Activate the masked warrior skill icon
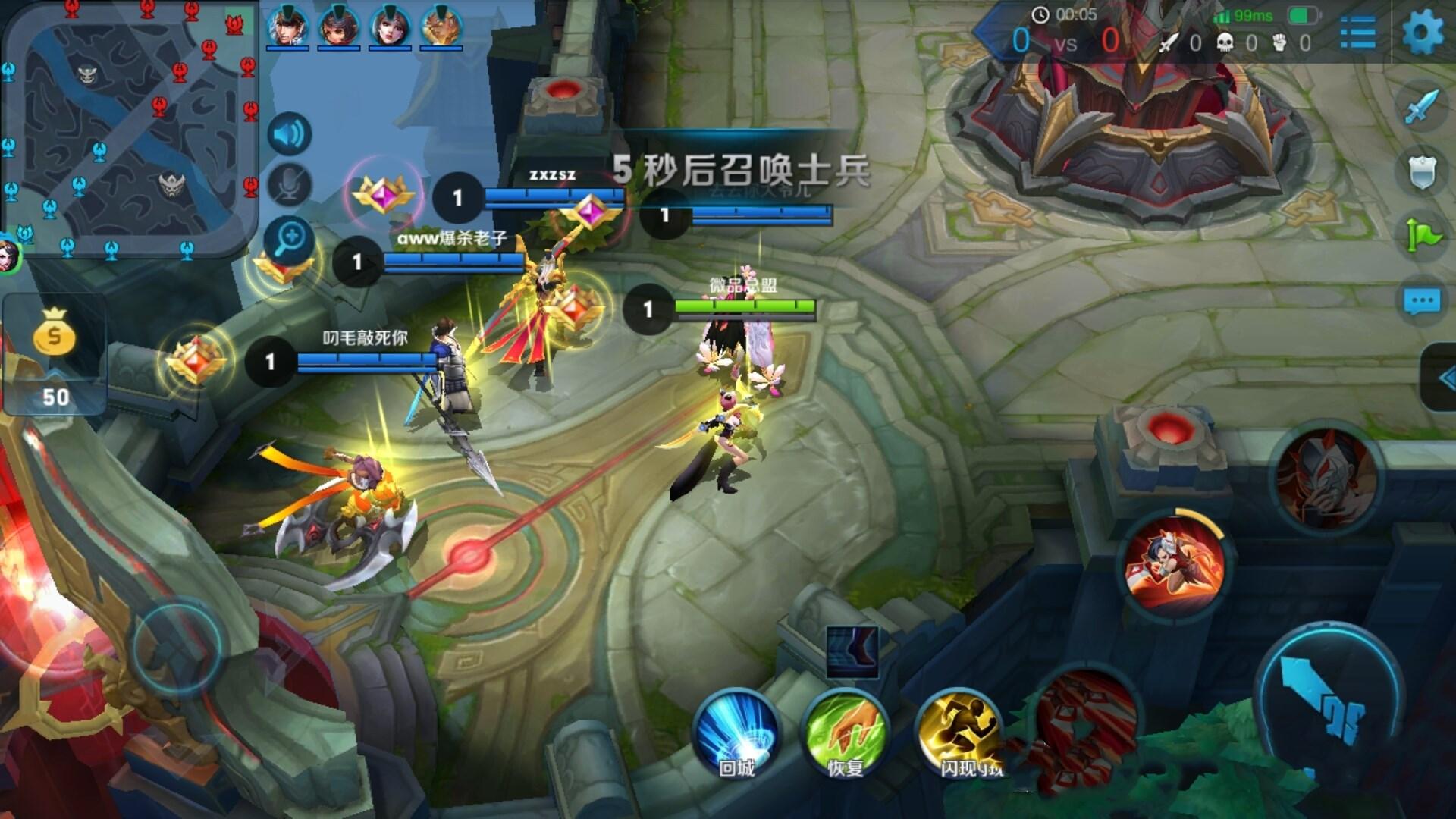1456x819 pixels. pos(1326,478)
